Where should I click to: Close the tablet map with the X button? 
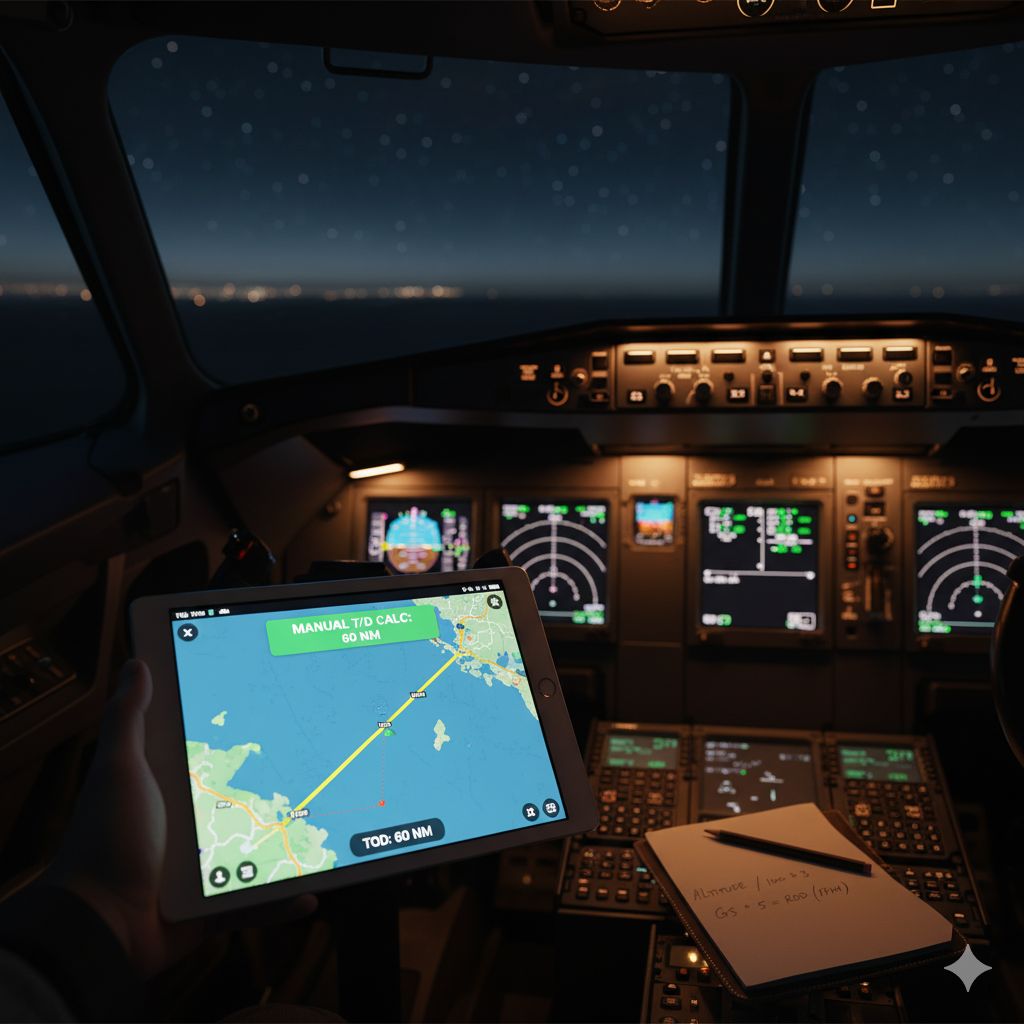188,632
